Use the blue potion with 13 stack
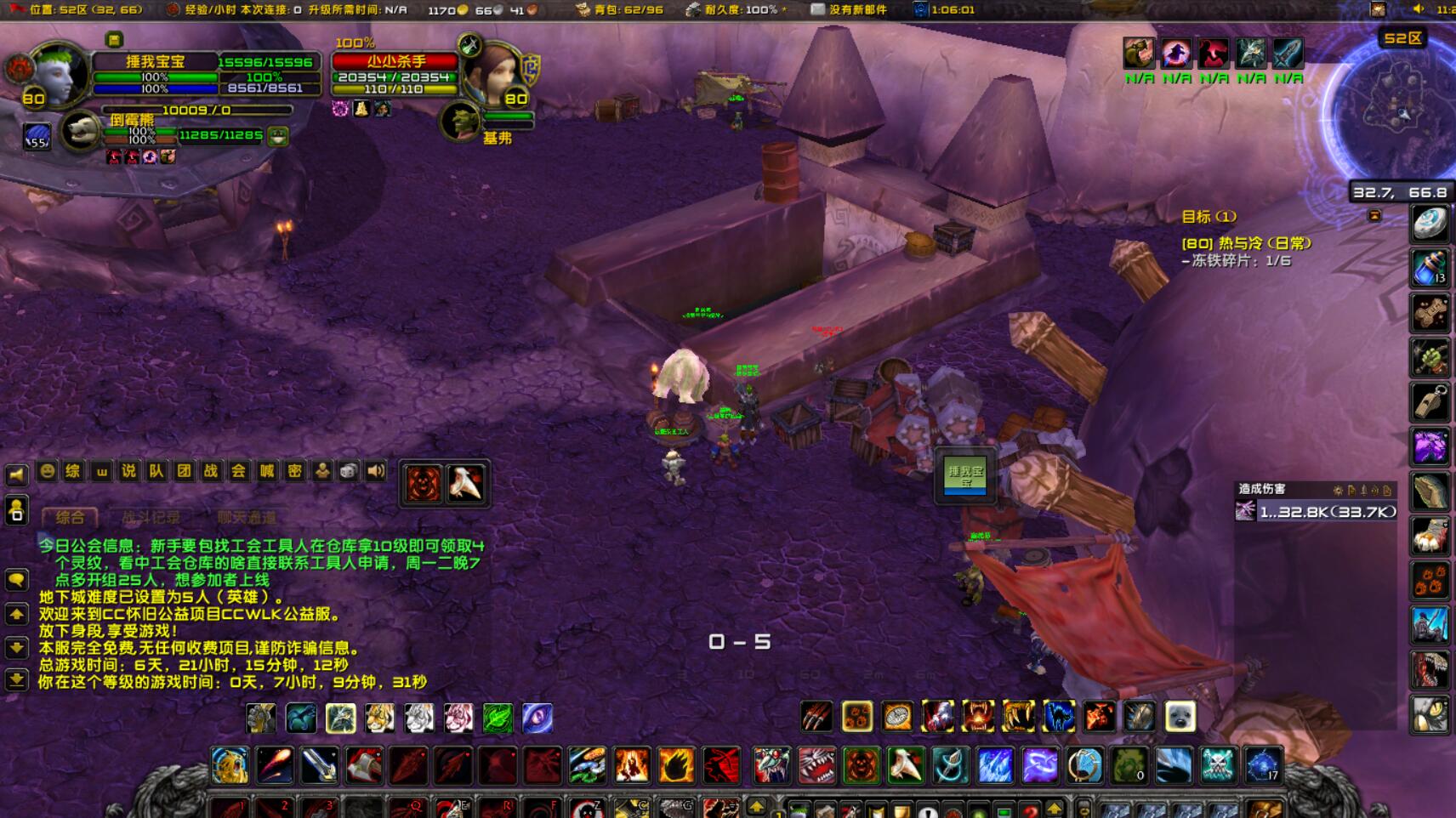 [1430, 268]
